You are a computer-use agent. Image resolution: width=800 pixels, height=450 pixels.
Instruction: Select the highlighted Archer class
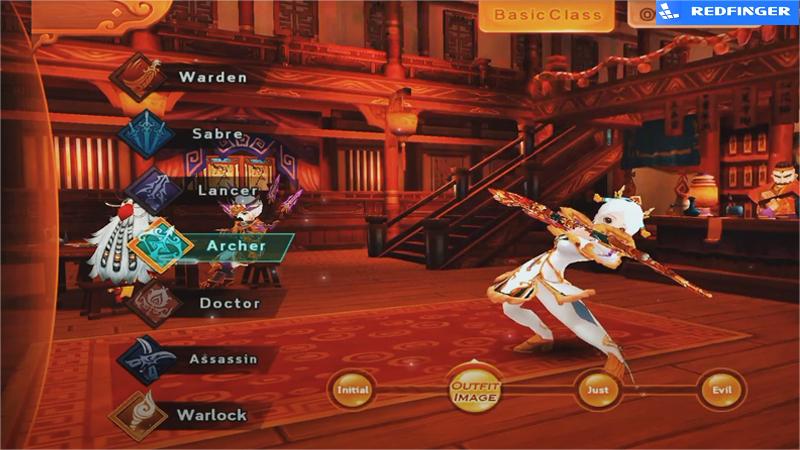(x=212, y=246)
